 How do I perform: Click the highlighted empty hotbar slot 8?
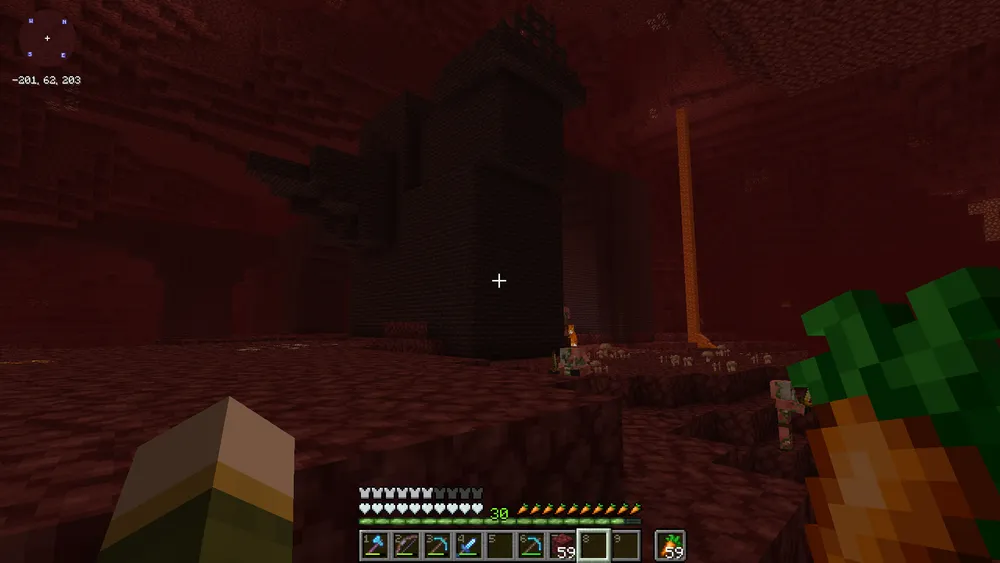(x=593, y=546)
